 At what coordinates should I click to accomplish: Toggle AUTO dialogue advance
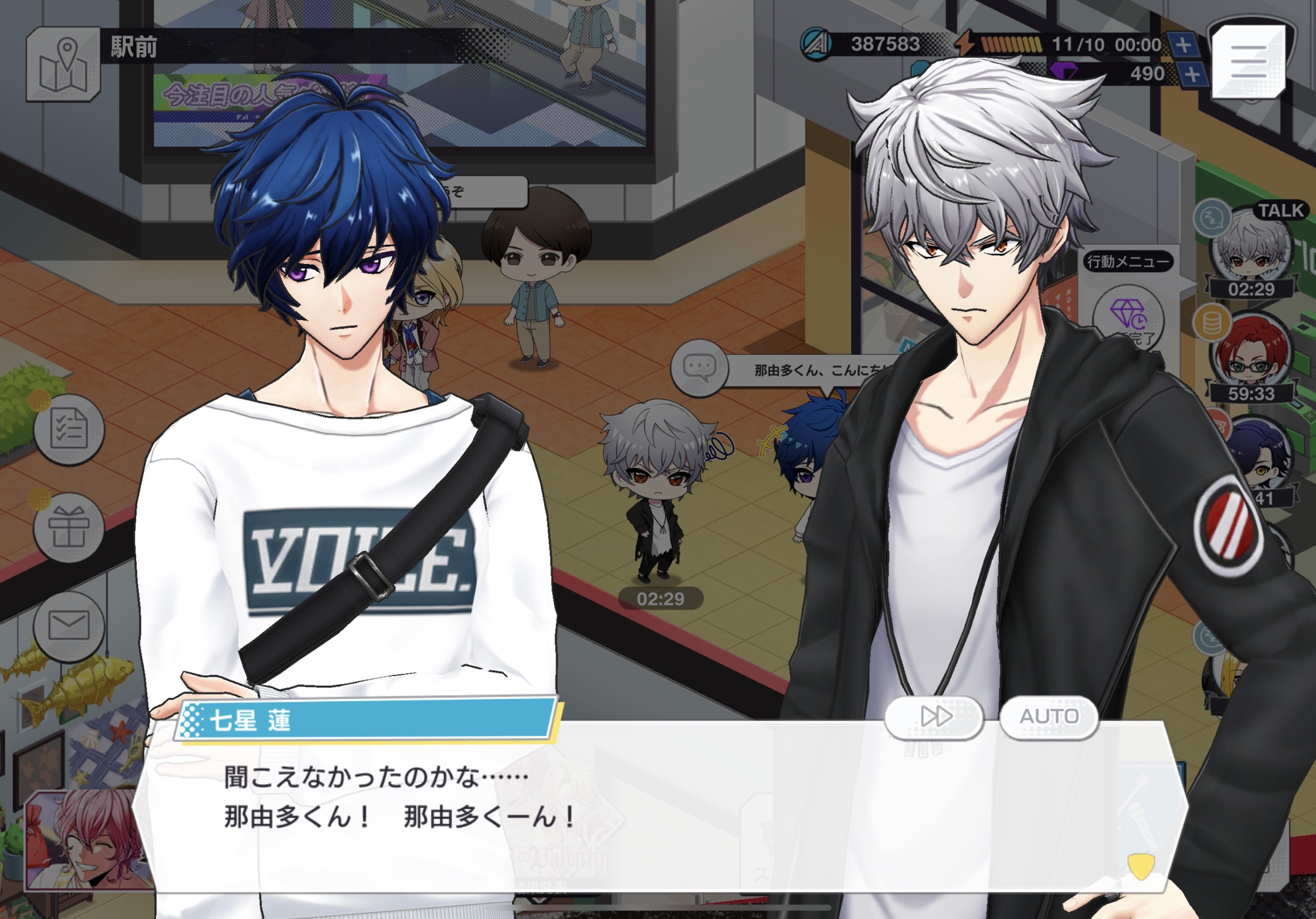point(1049,716)
